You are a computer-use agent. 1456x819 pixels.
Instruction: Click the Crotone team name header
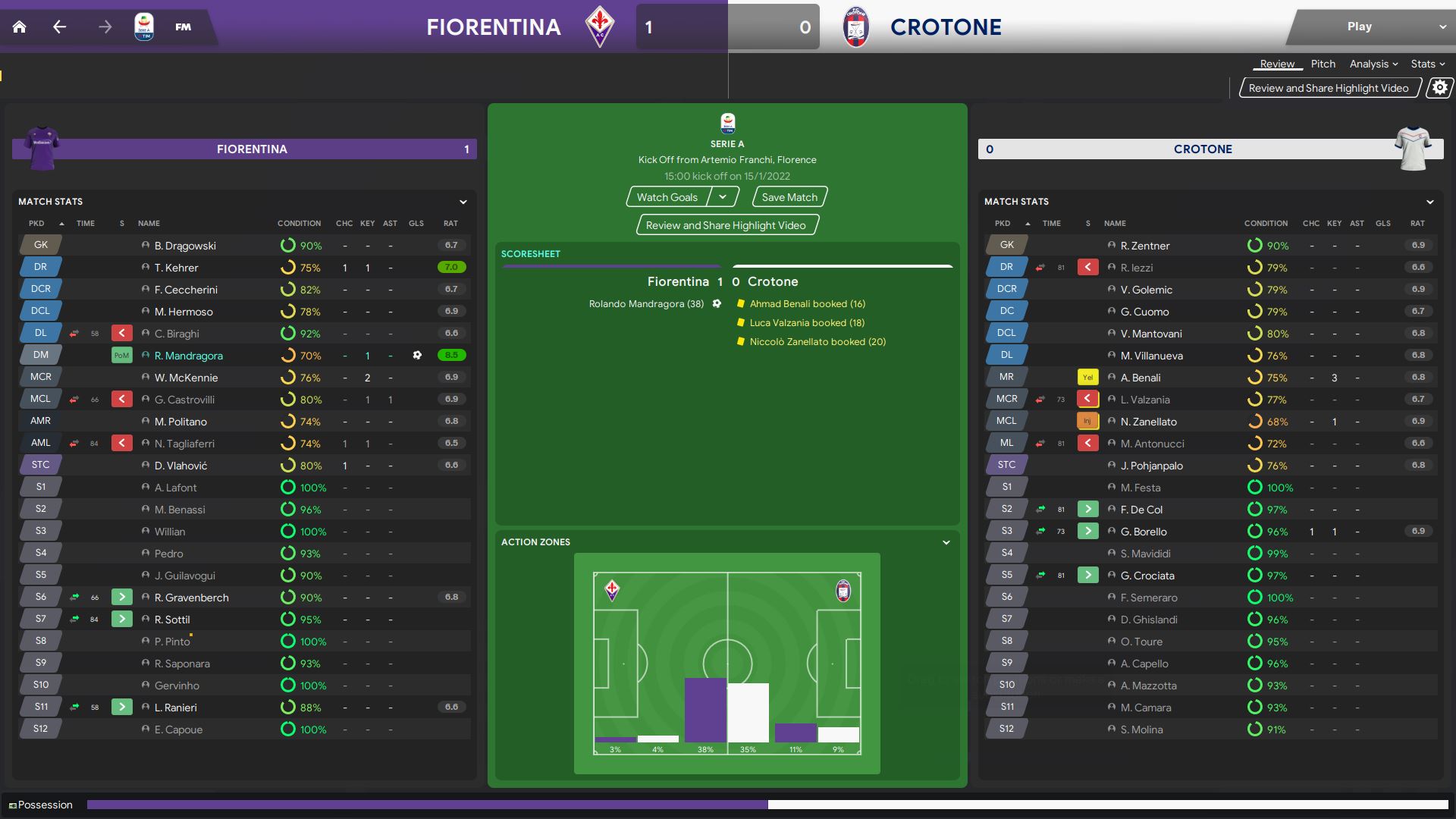(945, 27)
